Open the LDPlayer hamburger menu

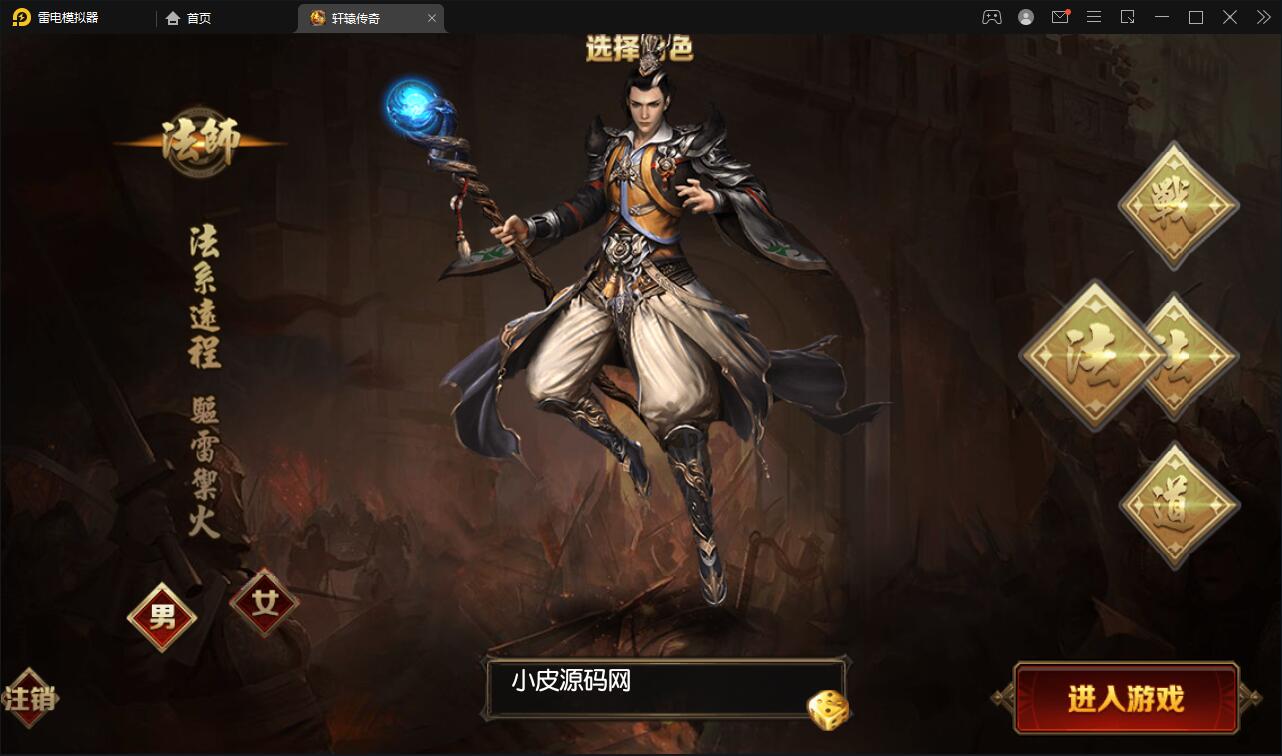tap(1094, 17)
